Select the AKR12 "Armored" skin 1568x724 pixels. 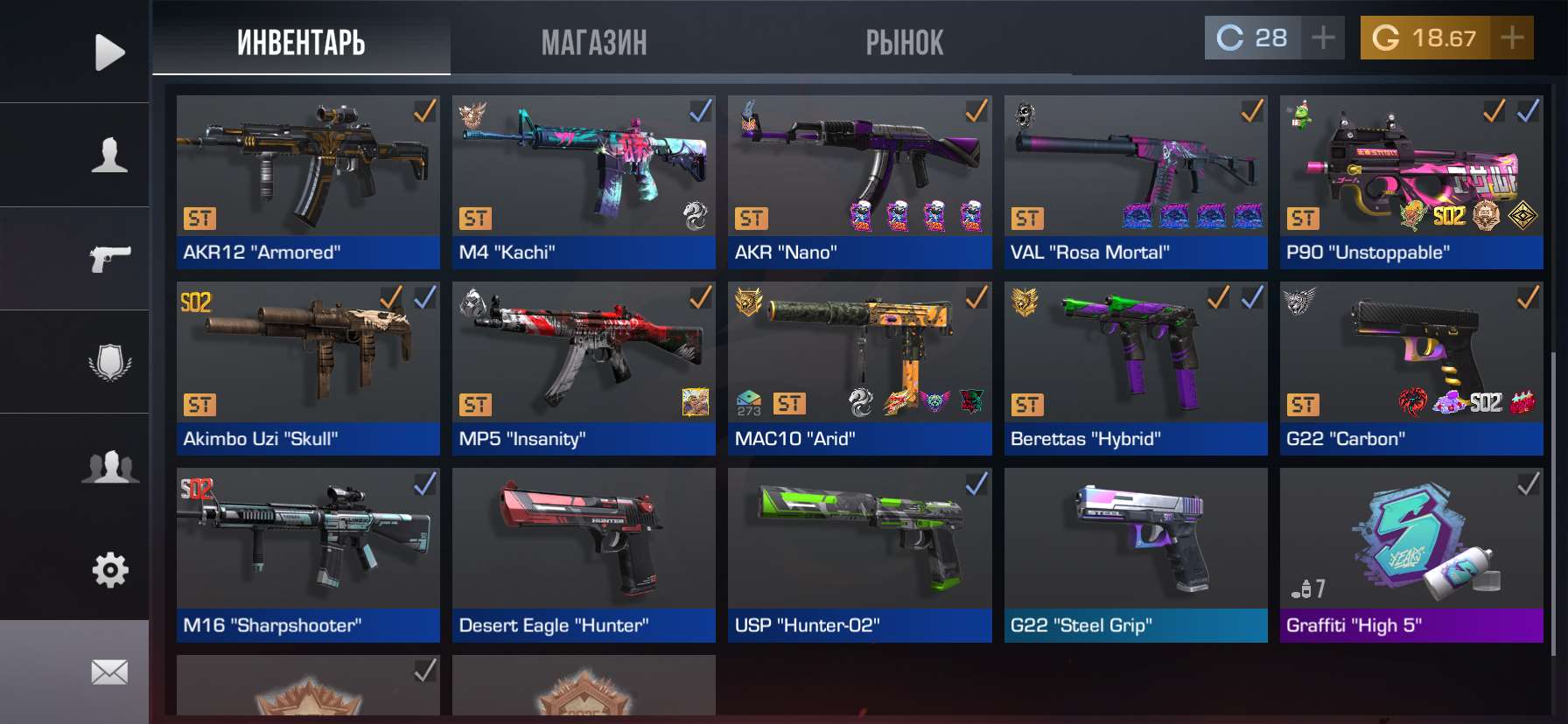coord(308,182)
